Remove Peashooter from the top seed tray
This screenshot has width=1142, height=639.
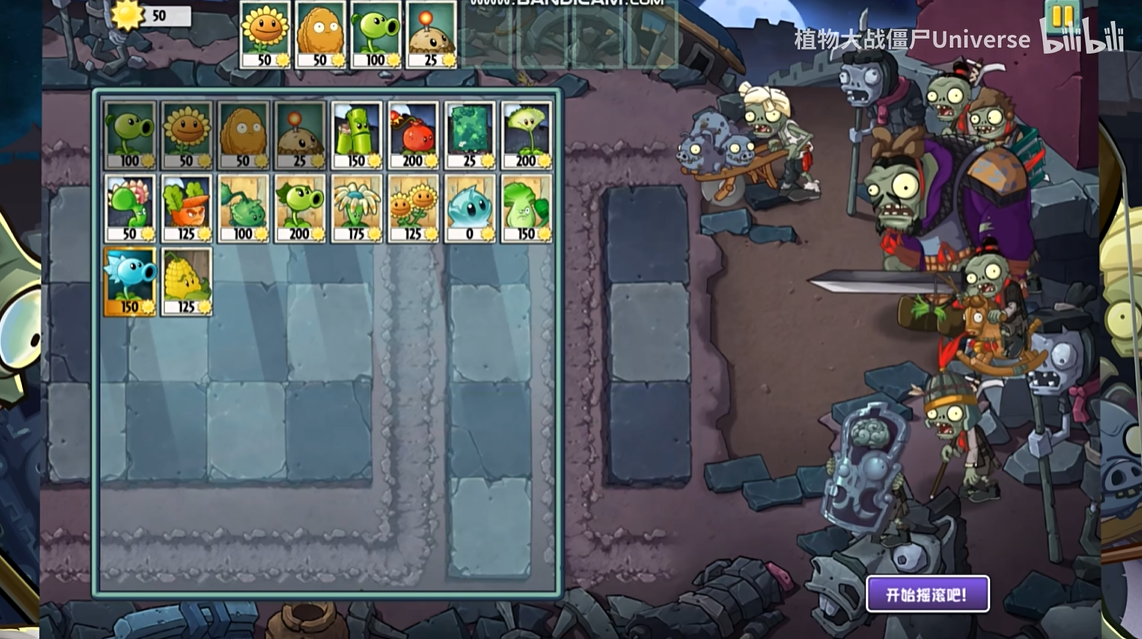point(376,33)
